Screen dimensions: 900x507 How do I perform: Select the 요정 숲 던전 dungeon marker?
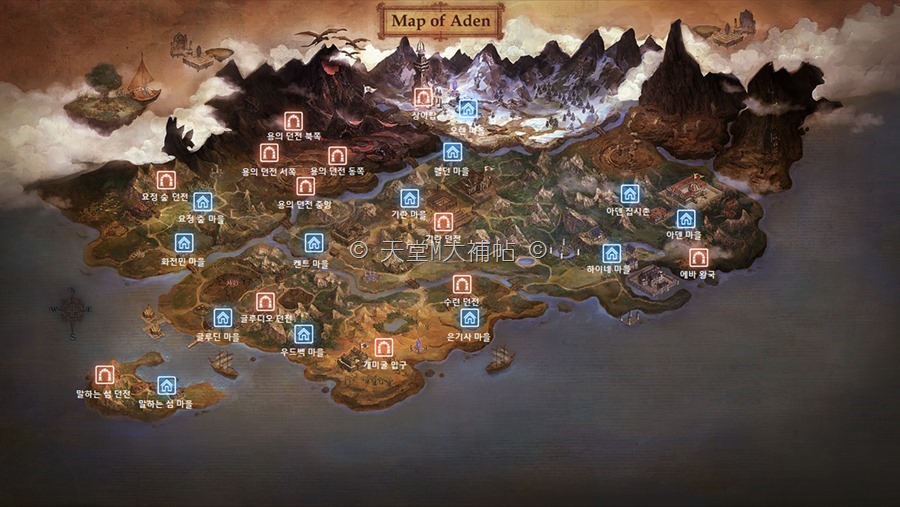tap(166, 180)
